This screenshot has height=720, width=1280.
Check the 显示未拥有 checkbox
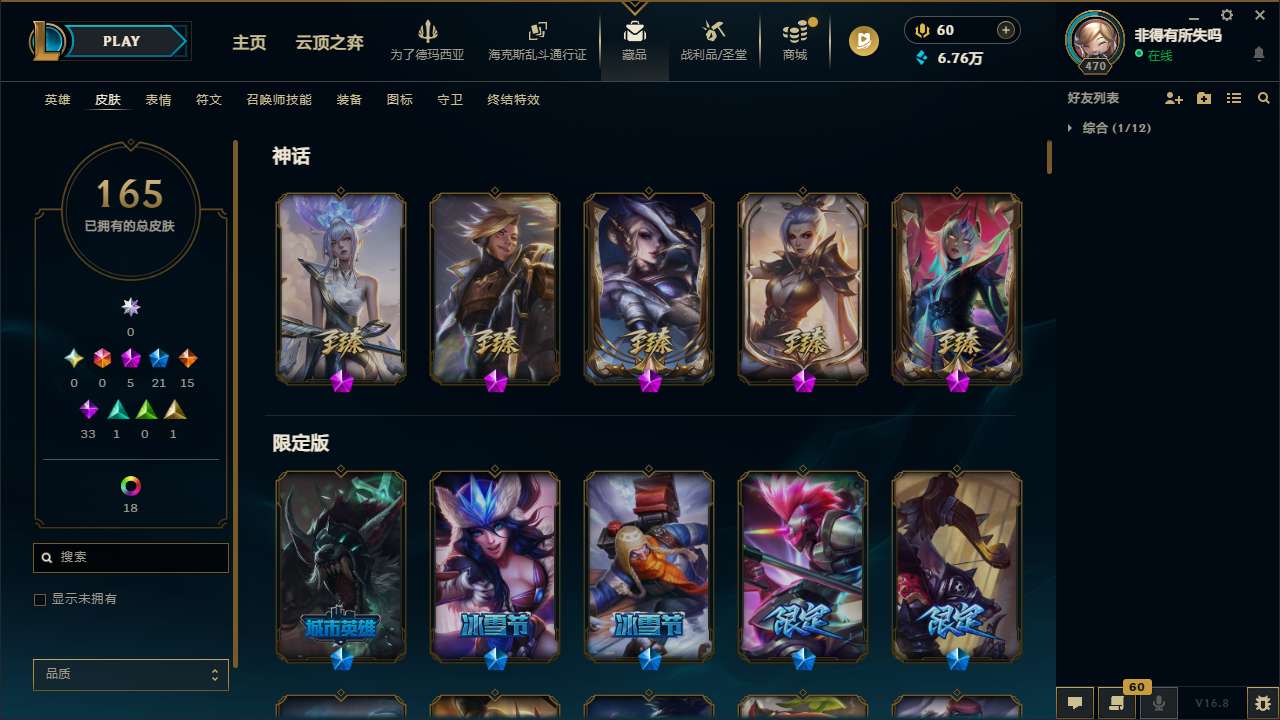[x=40, y=599]
